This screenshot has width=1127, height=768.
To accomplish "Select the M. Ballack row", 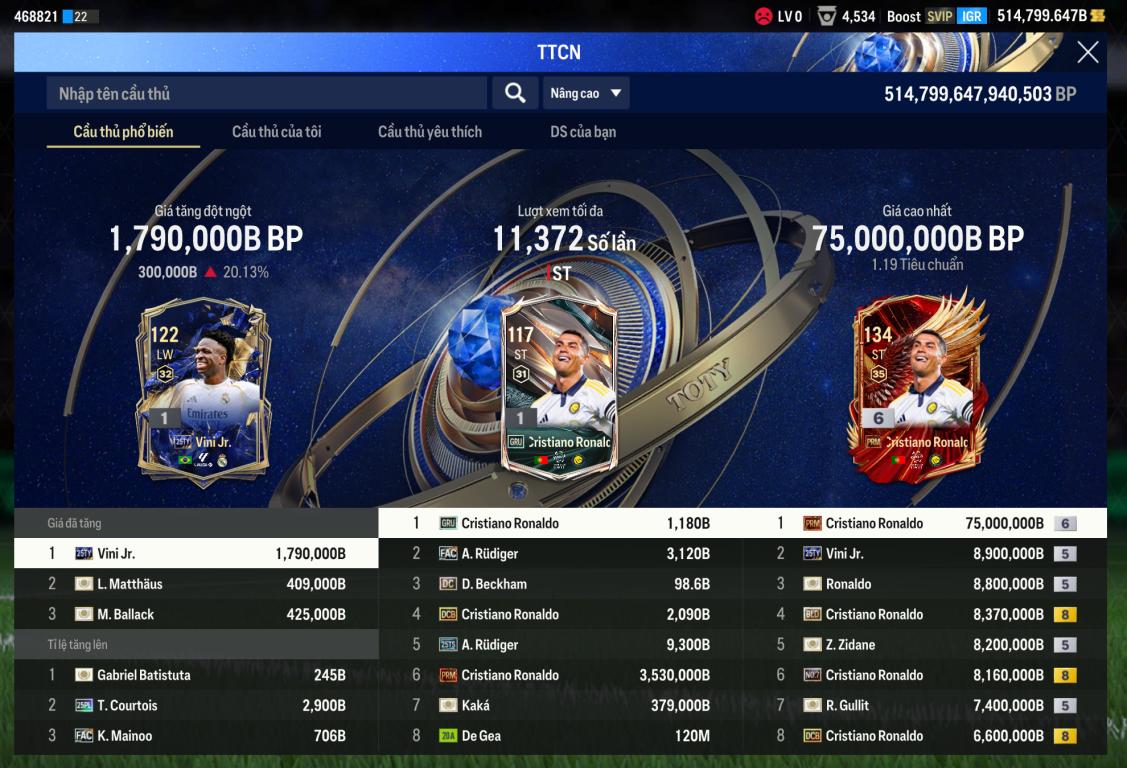I will pyautogui.click(x=196, y=614).
